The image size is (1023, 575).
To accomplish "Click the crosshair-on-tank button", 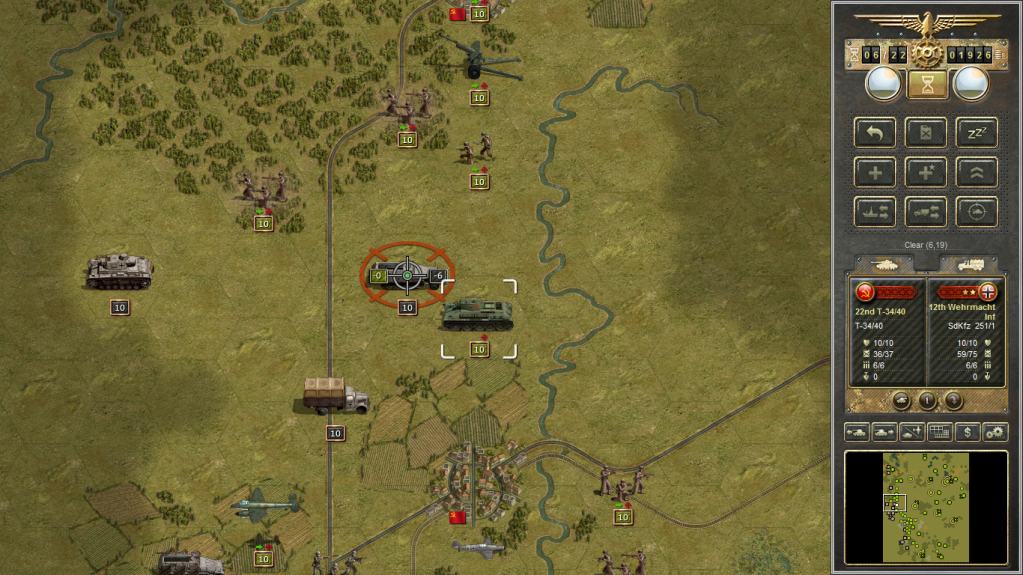I will point(976,211).
